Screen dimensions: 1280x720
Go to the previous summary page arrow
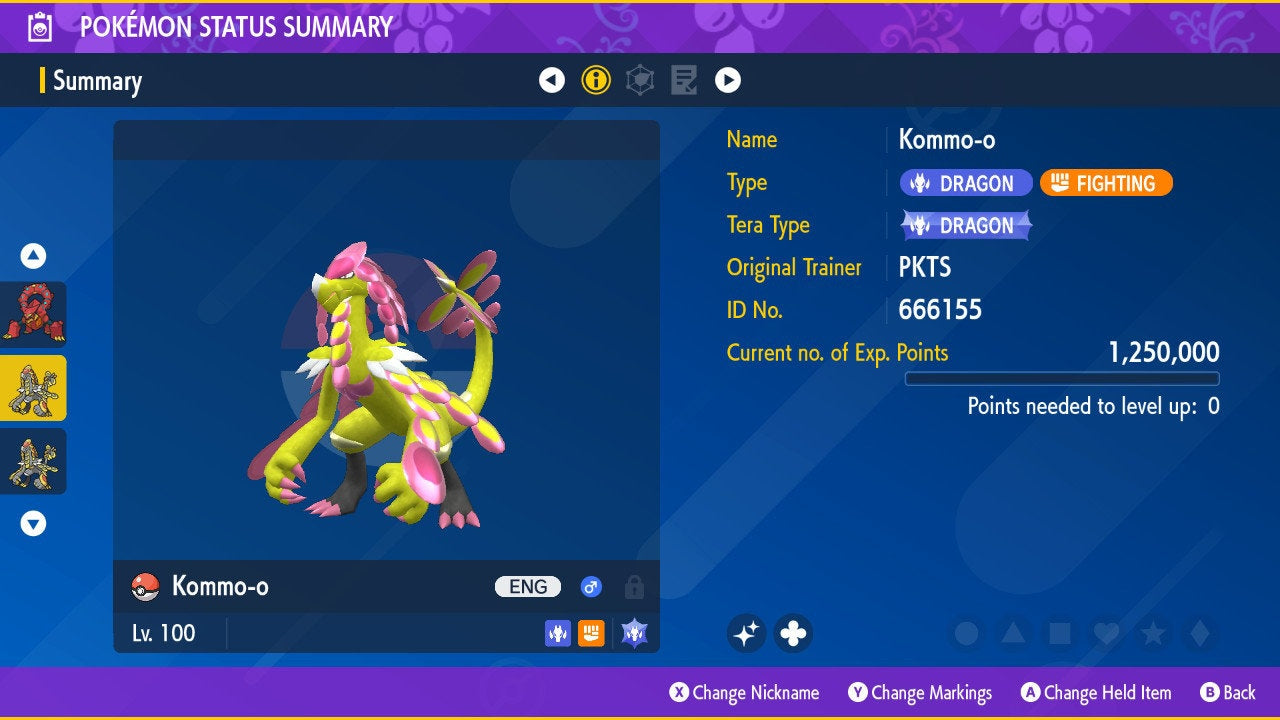coord(552,80)
